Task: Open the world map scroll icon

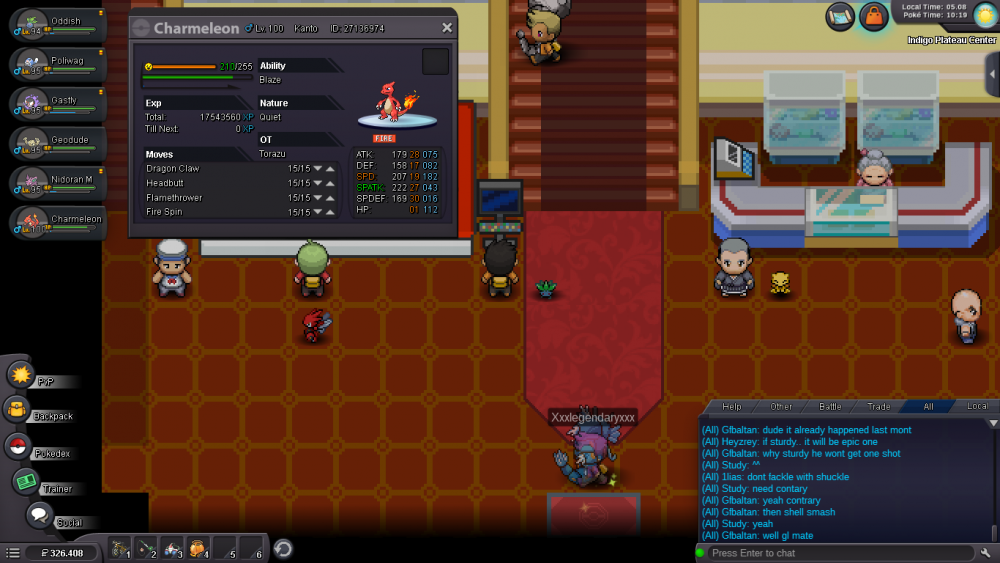Action: [840, 16]
